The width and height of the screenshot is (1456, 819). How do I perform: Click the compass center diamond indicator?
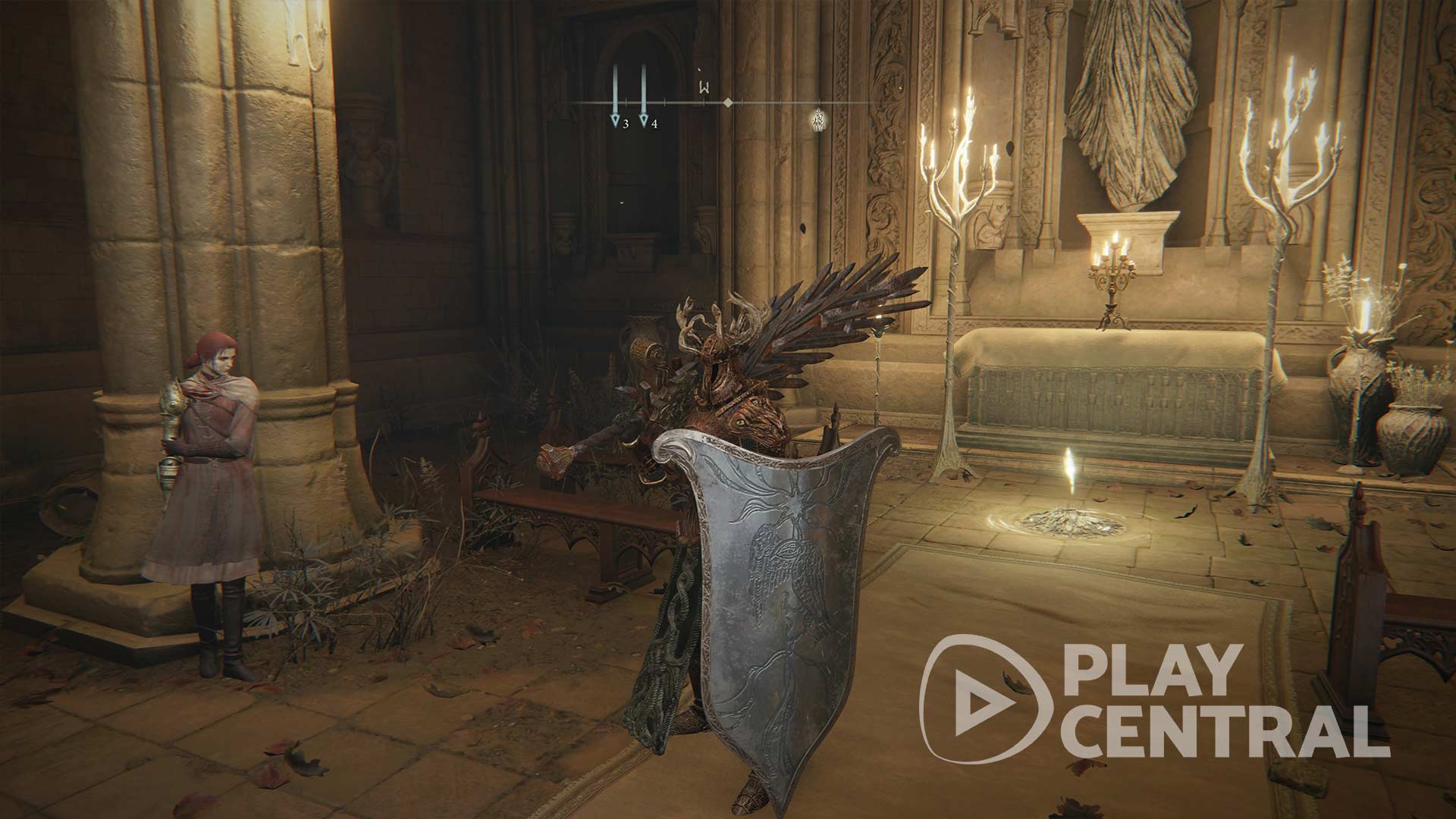coord(727,102)
